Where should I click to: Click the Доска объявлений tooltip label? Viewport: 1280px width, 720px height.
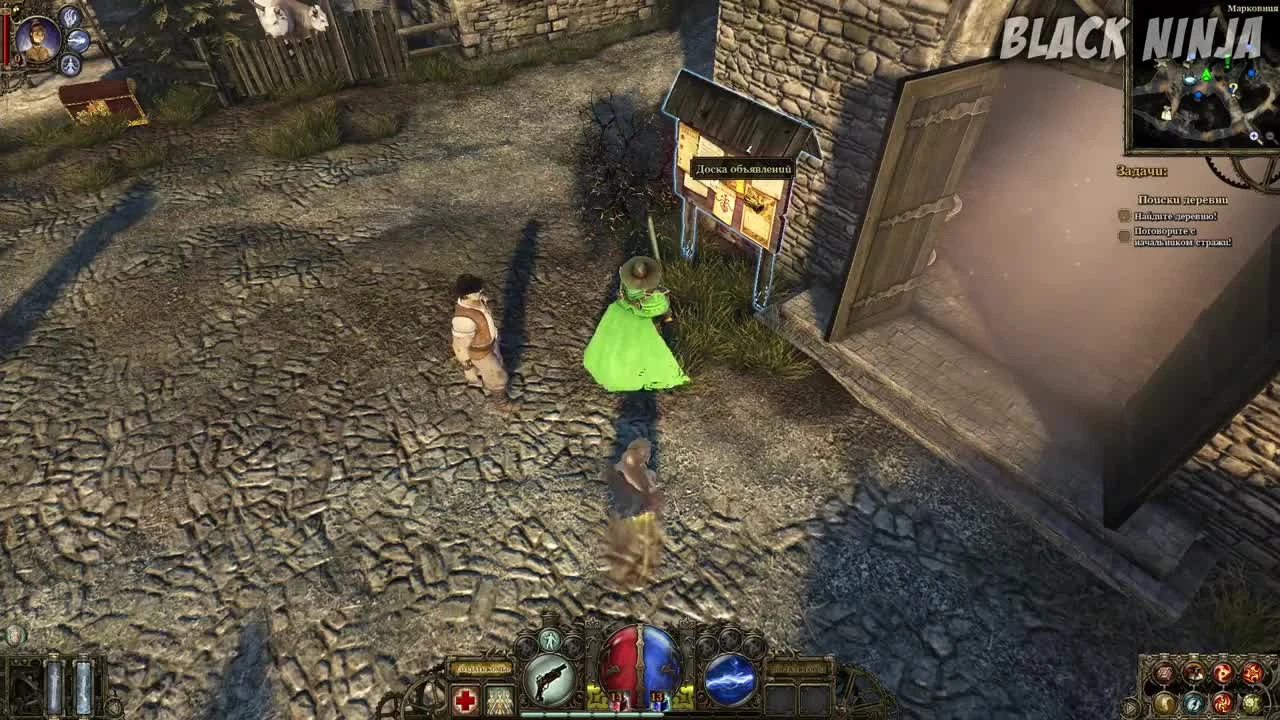745,168
